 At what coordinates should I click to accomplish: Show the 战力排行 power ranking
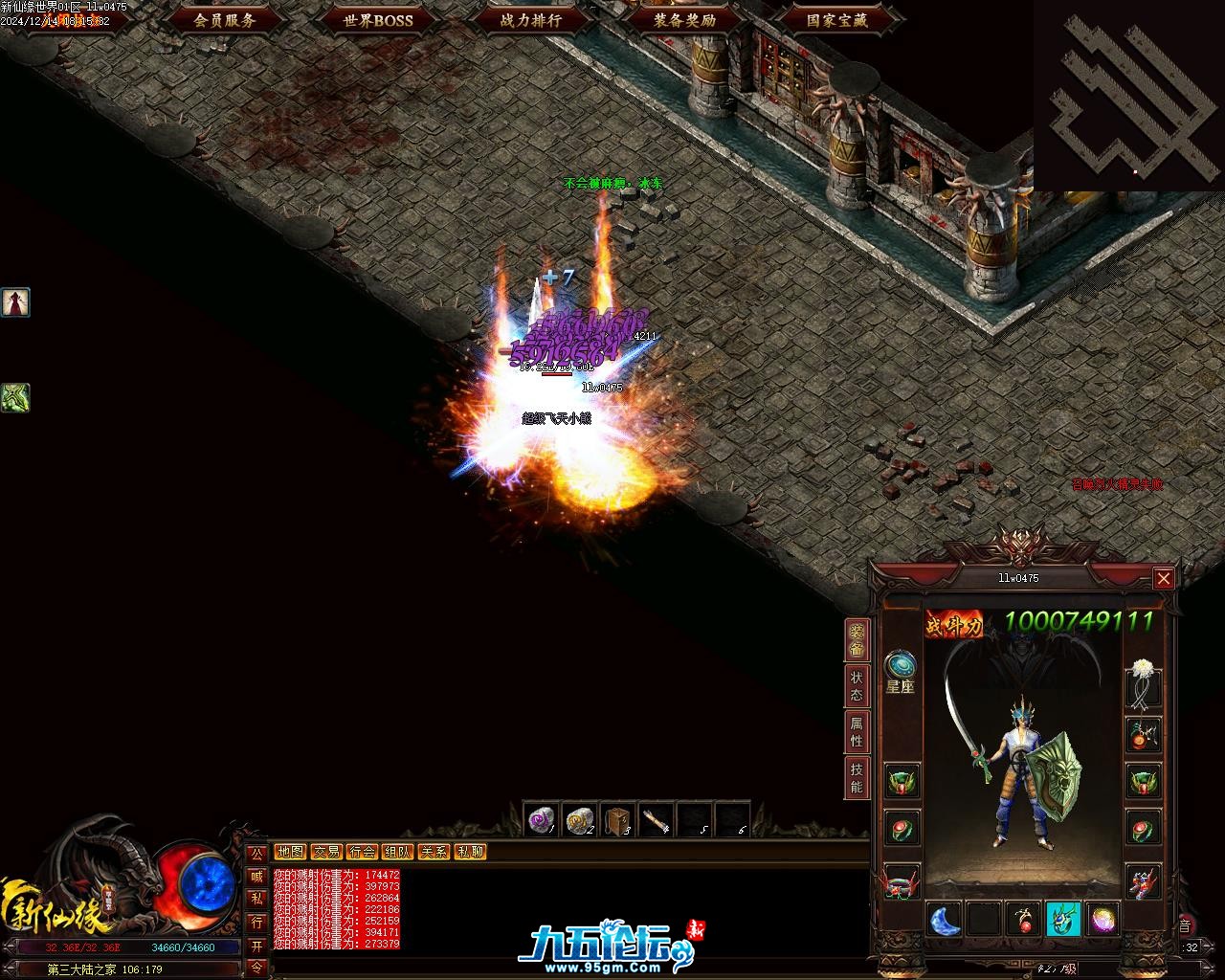pos(531,19)
